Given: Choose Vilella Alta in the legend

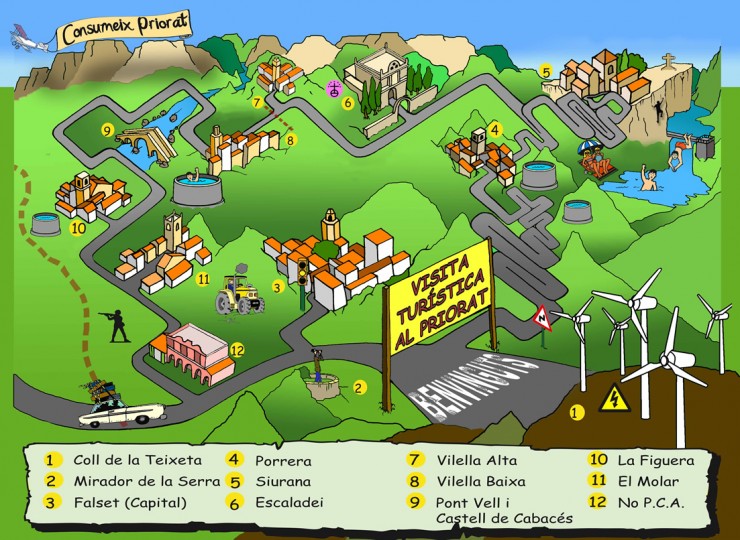Looking at the screenshot, I should (x=476, y=461).
